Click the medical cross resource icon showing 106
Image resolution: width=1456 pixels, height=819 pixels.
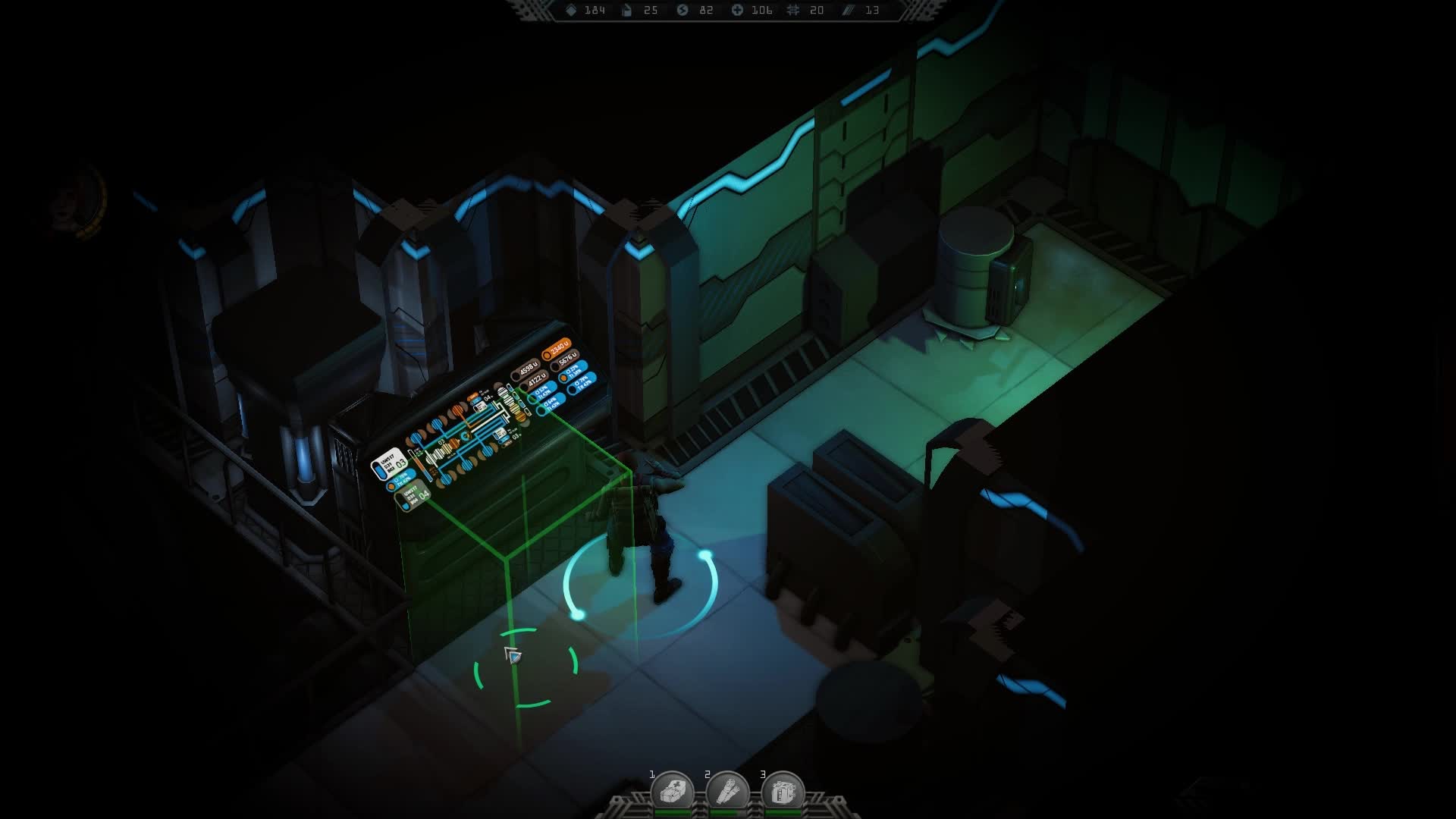pyautogui.click(x=737, y=11)
